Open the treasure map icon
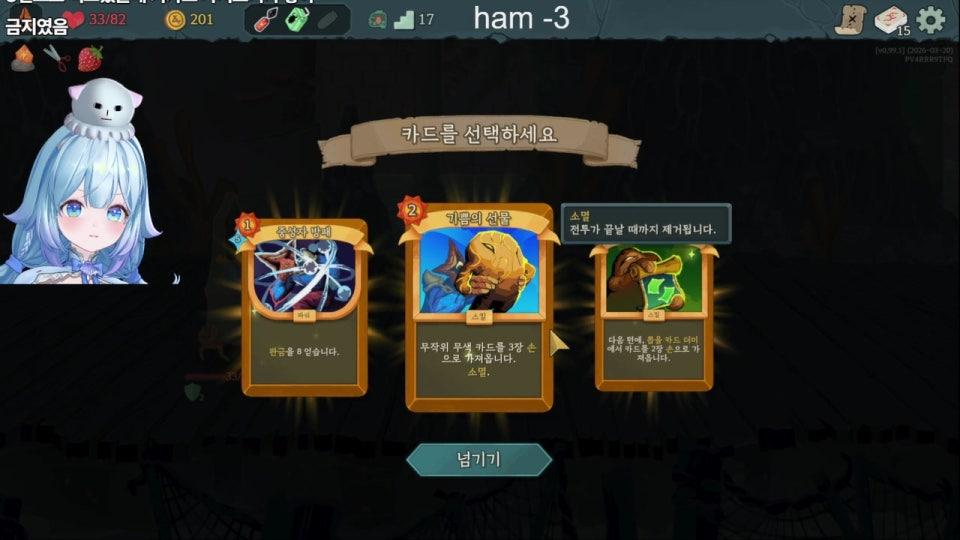The height and width of the screenshot is (540, 960). pyautogui.click(x=851, y=19)
